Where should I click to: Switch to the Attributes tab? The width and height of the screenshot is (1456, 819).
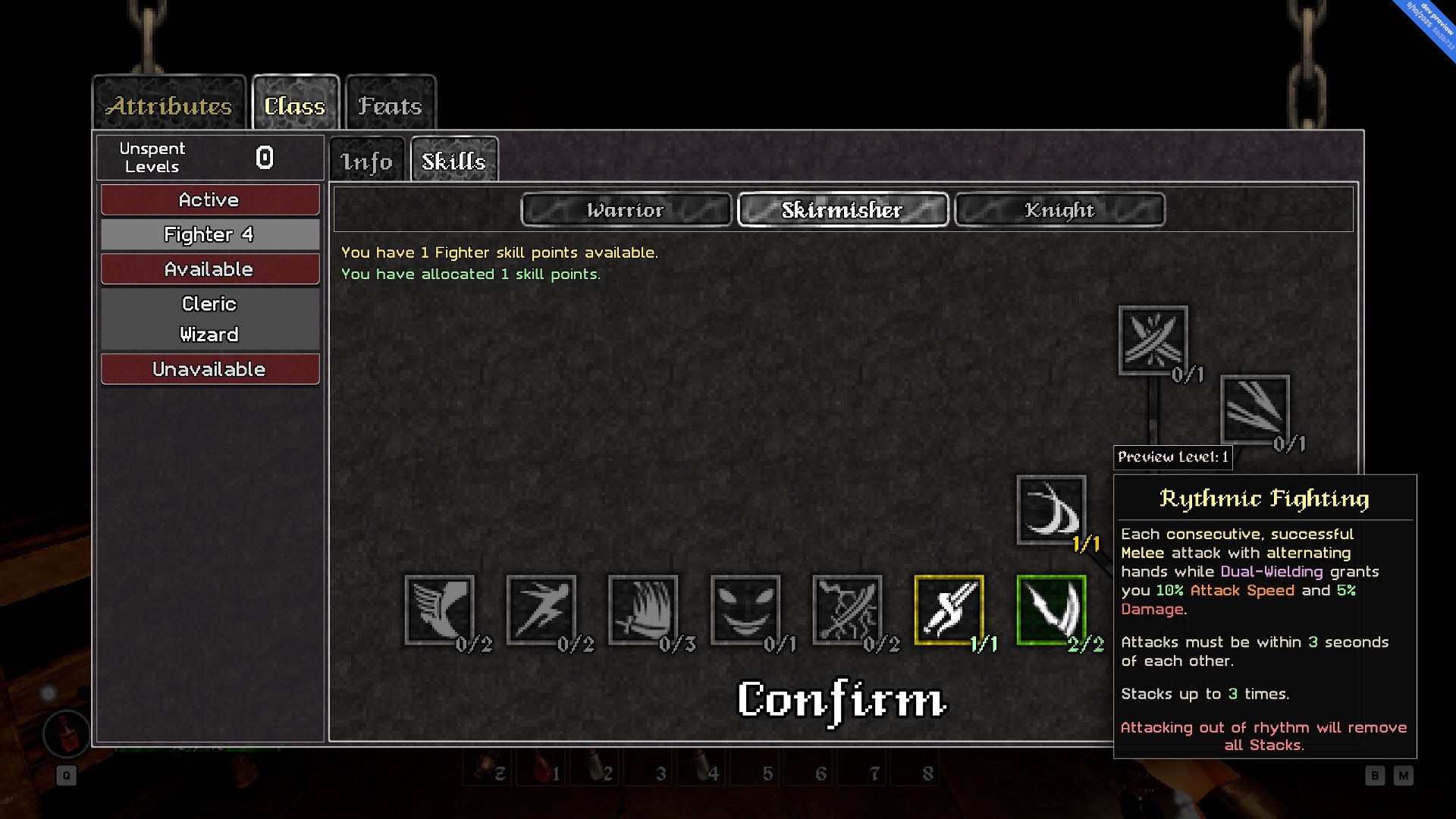[169, 105]
